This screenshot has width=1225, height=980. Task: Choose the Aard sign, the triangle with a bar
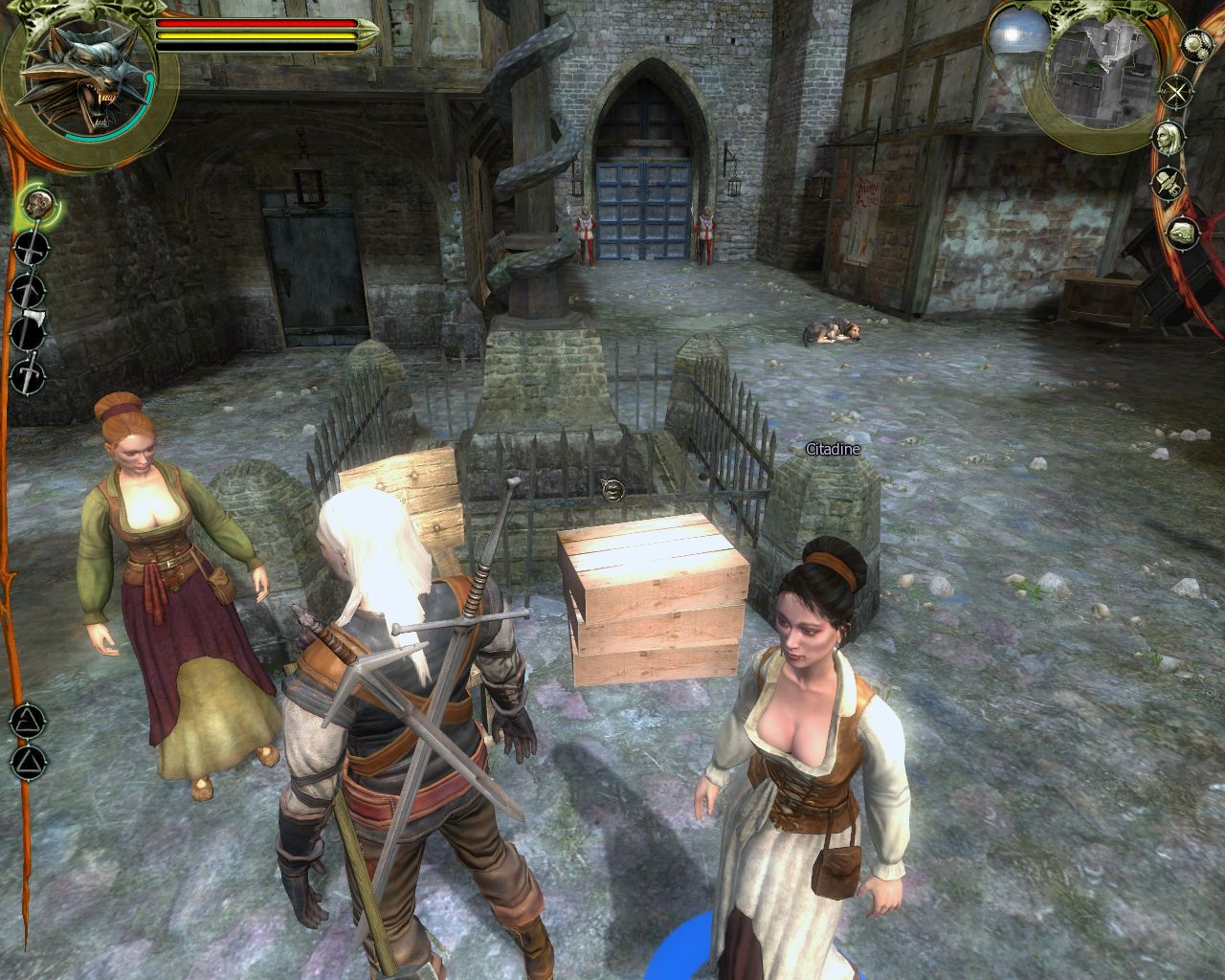(28, 721)
